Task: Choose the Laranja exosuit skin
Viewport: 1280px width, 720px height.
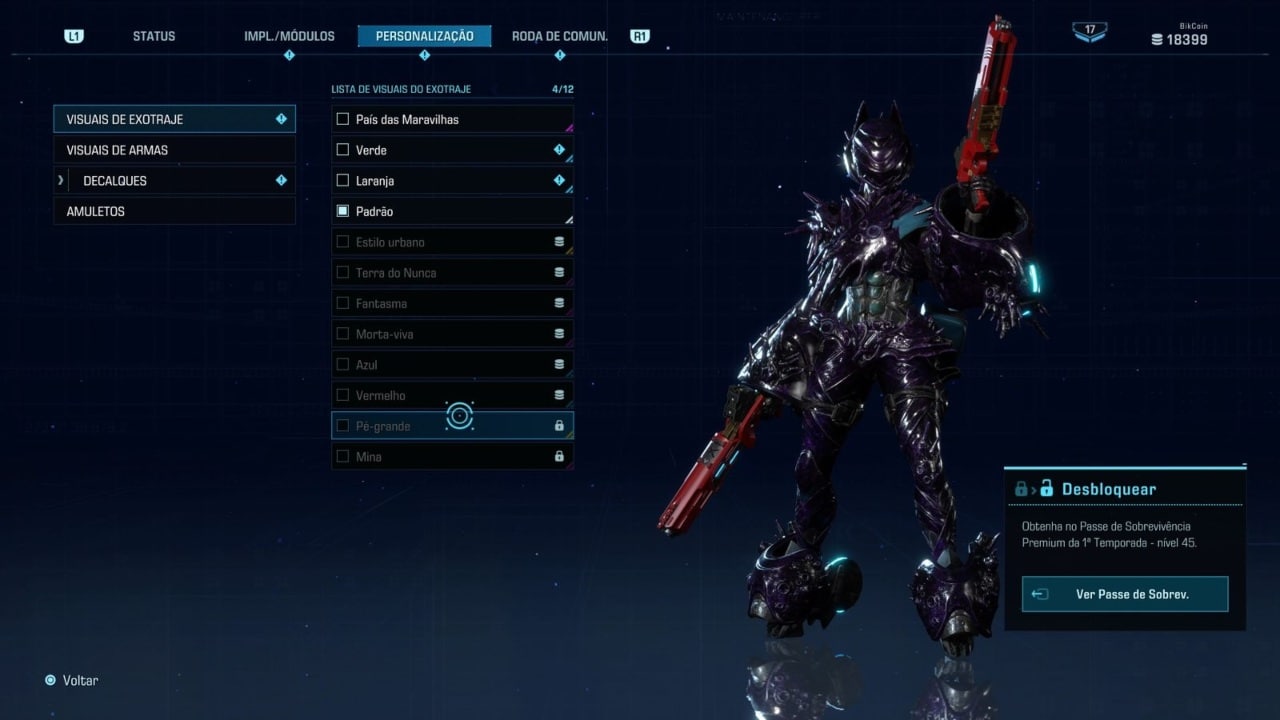Action: point(452,181)
